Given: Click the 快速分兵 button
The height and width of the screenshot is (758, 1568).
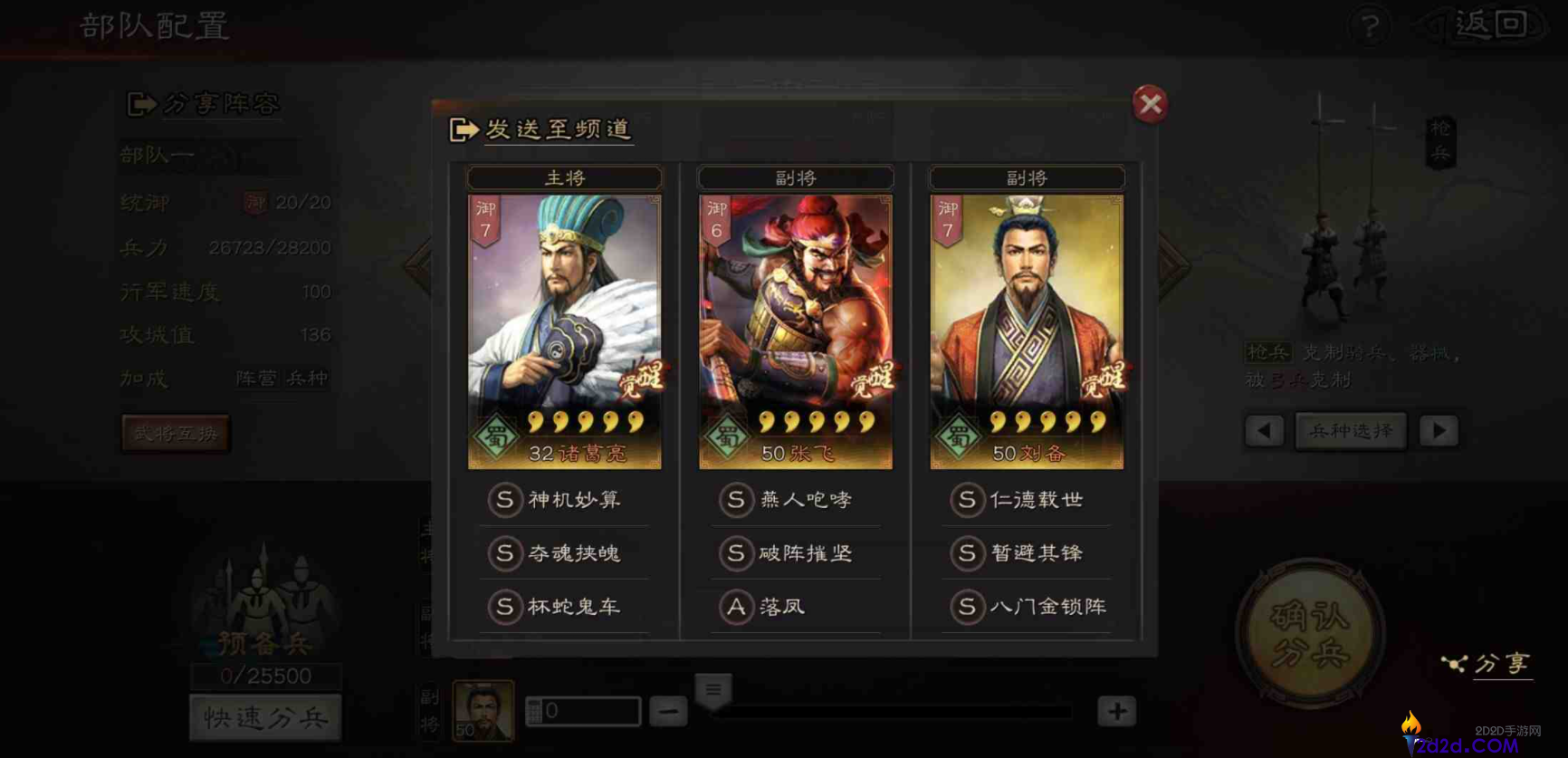Looking at the screenshot, I should (x=265, y=716).
